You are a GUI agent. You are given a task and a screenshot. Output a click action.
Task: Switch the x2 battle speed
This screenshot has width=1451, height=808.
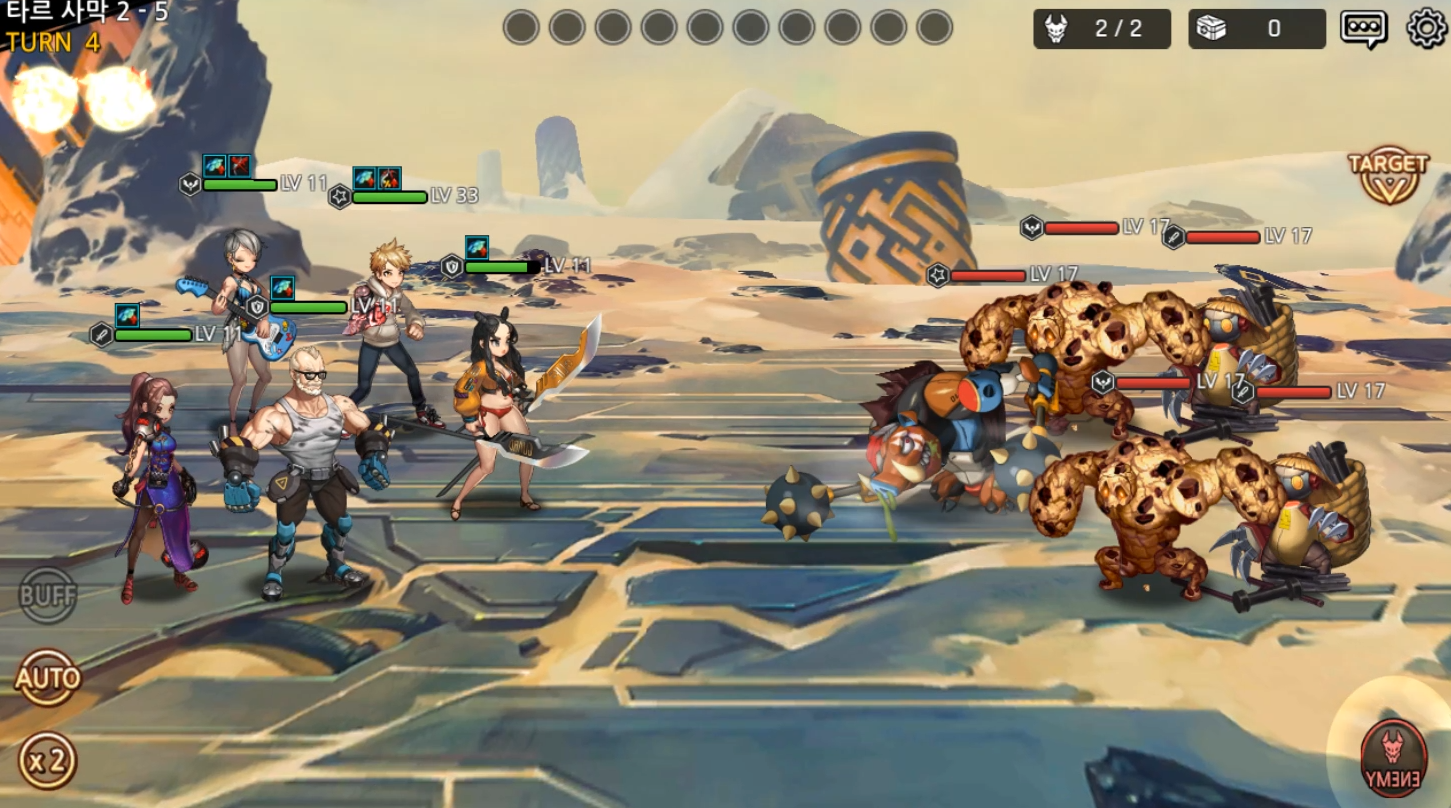click(x=47, y=760)
